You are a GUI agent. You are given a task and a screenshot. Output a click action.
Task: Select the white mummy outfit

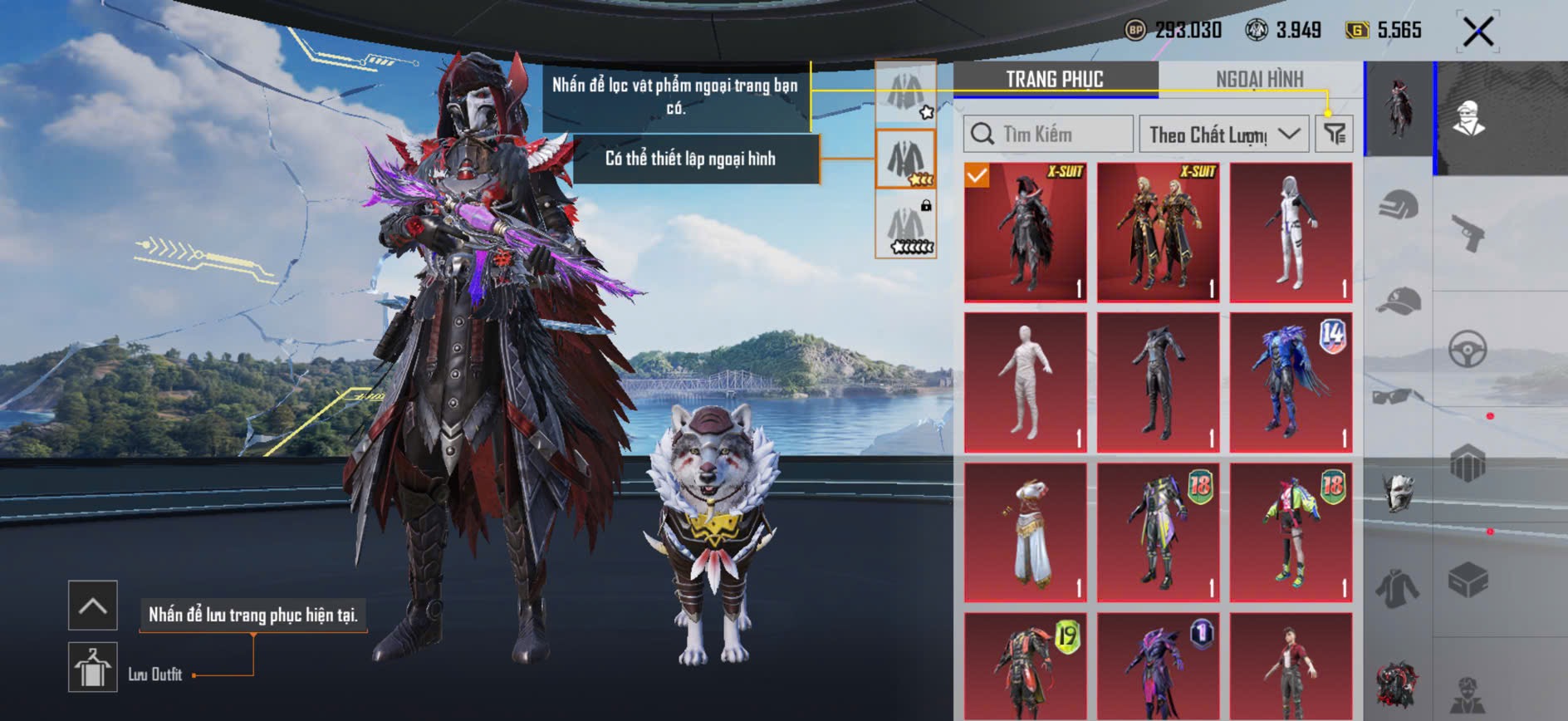(1026, 382)
